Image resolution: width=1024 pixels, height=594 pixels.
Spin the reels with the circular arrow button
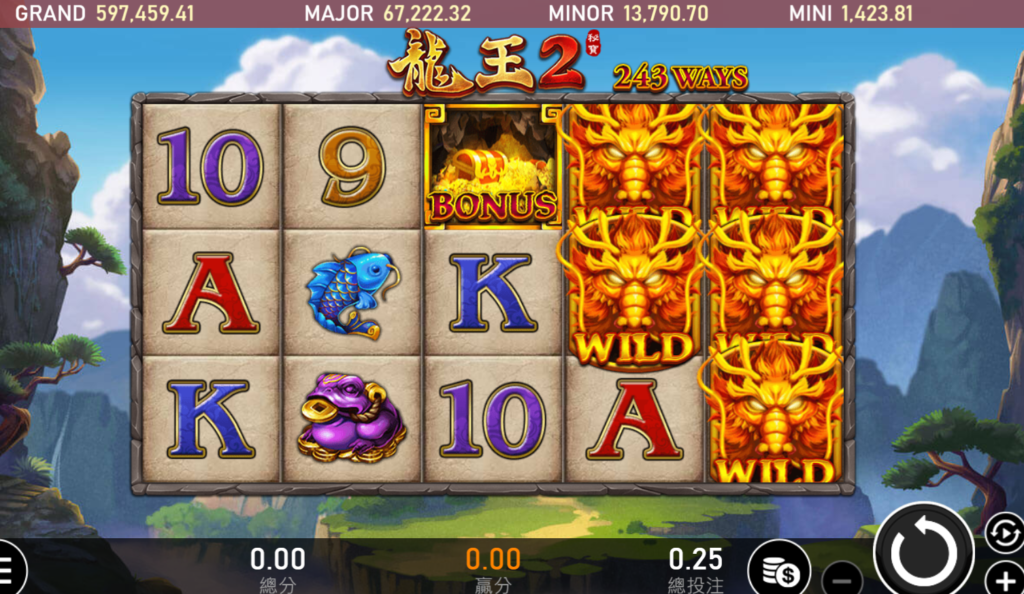click(x=923, y=554)
